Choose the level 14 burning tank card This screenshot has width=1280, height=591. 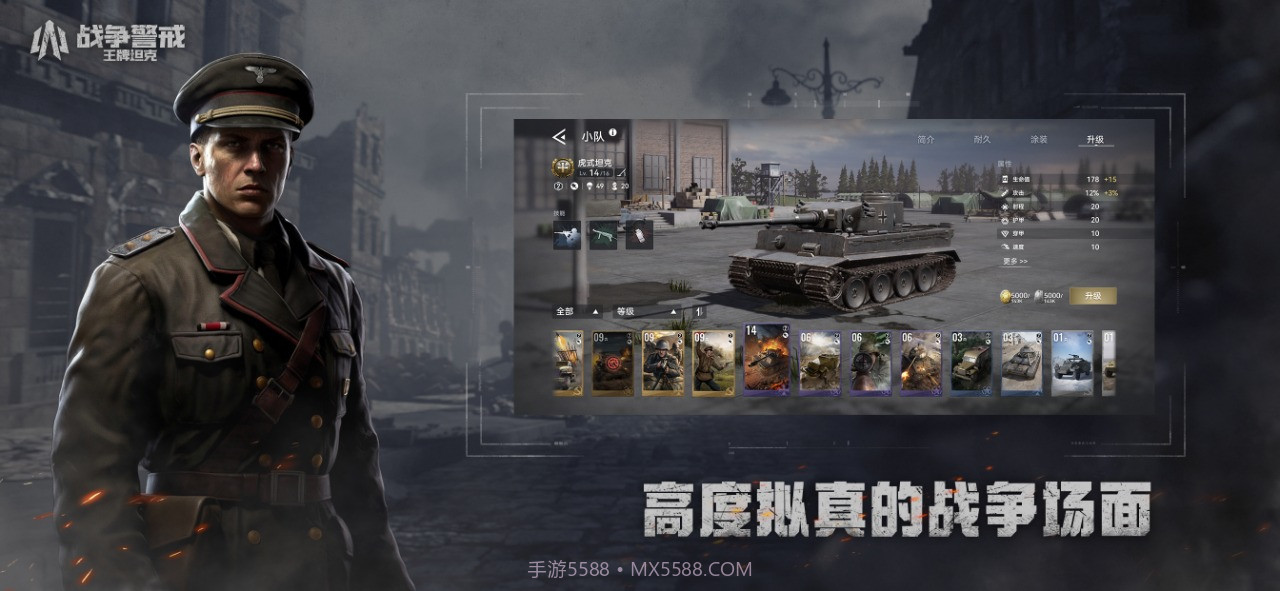[766, 360]
